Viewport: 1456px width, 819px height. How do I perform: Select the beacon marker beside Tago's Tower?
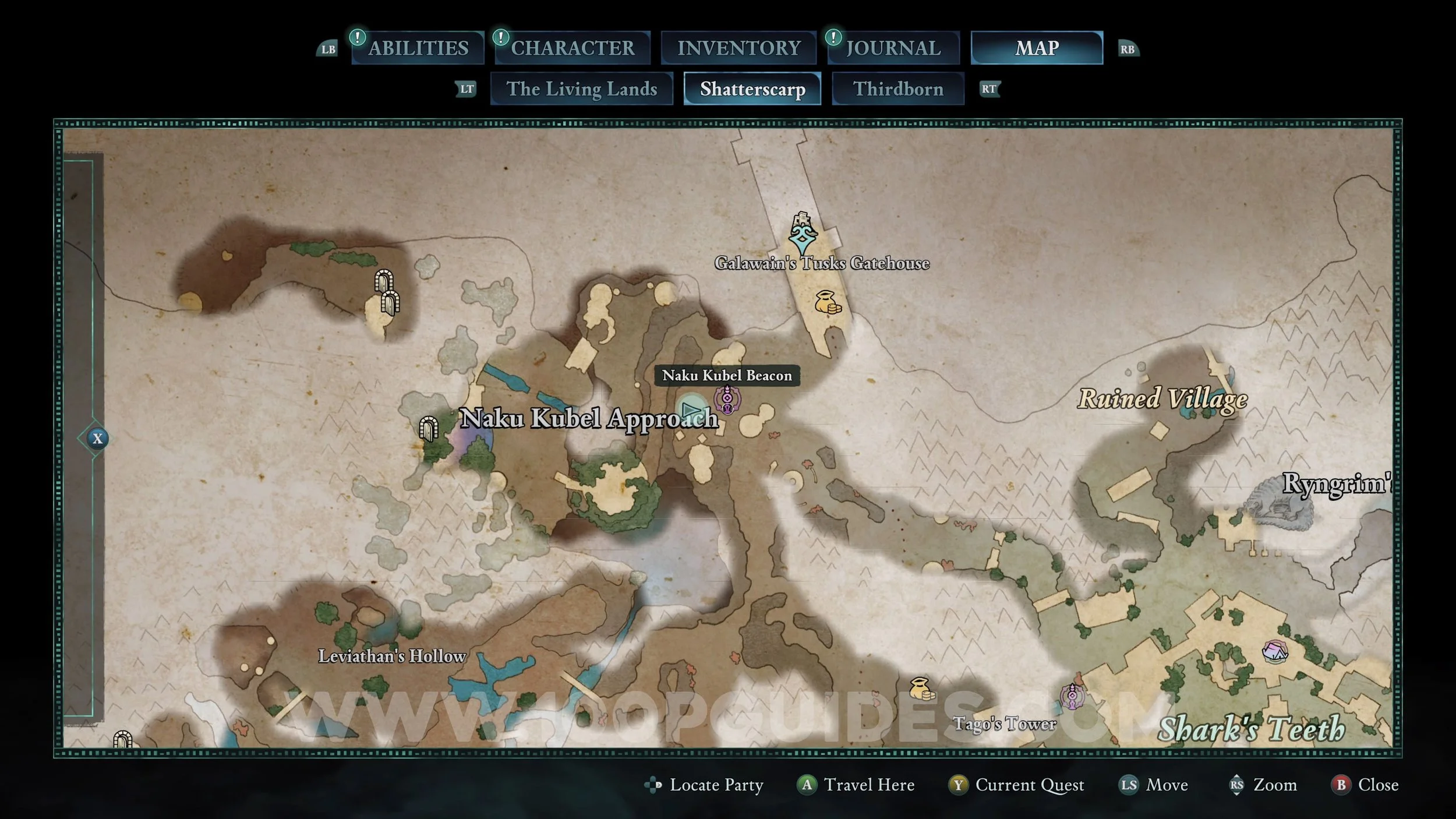[1072, 696]
